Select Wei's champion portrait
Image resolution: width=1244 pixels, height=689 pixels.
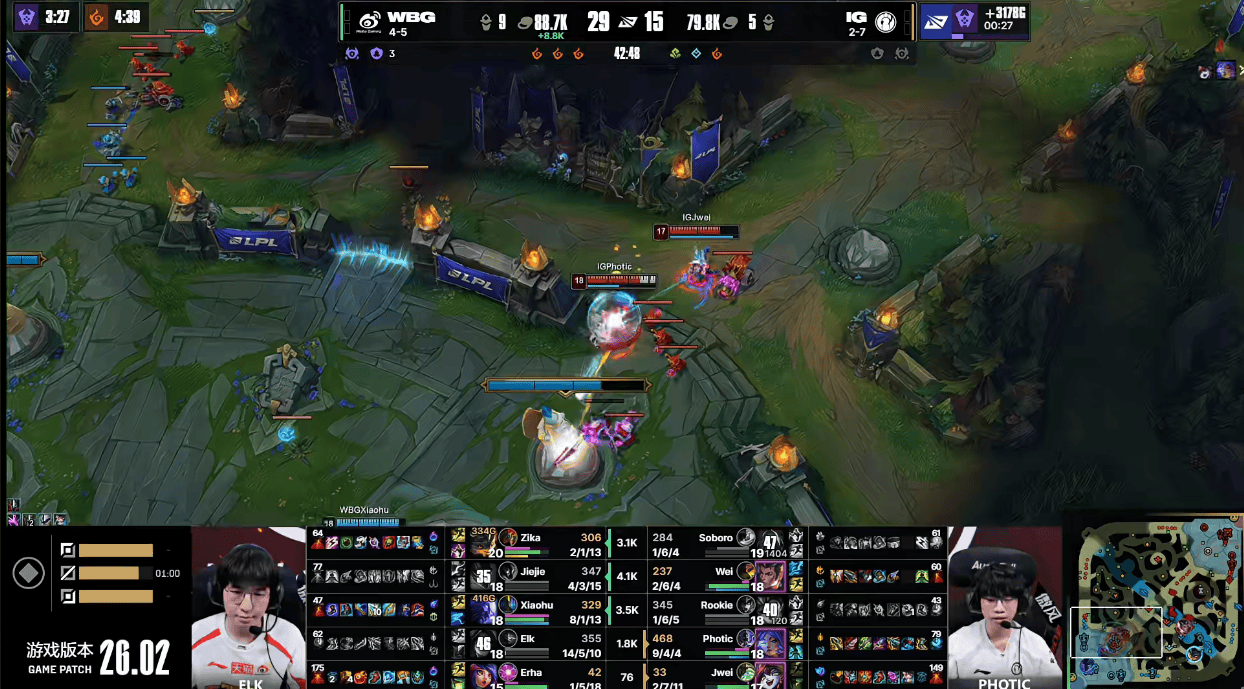click(x=770, y=576)
